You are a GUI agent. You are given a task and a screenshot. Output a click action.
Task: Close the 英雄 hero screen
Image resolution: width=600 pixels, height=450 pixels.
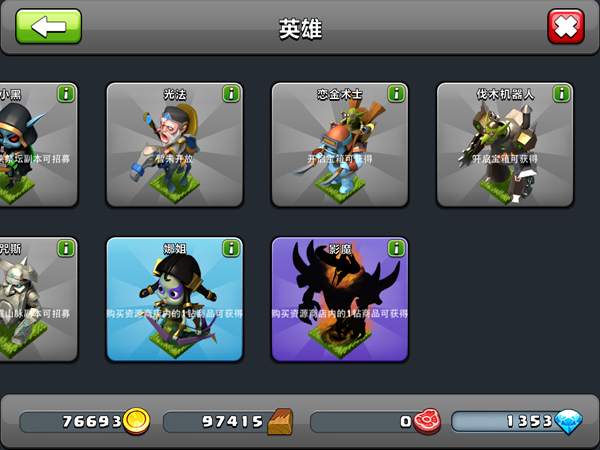click(x=566, y=26)
